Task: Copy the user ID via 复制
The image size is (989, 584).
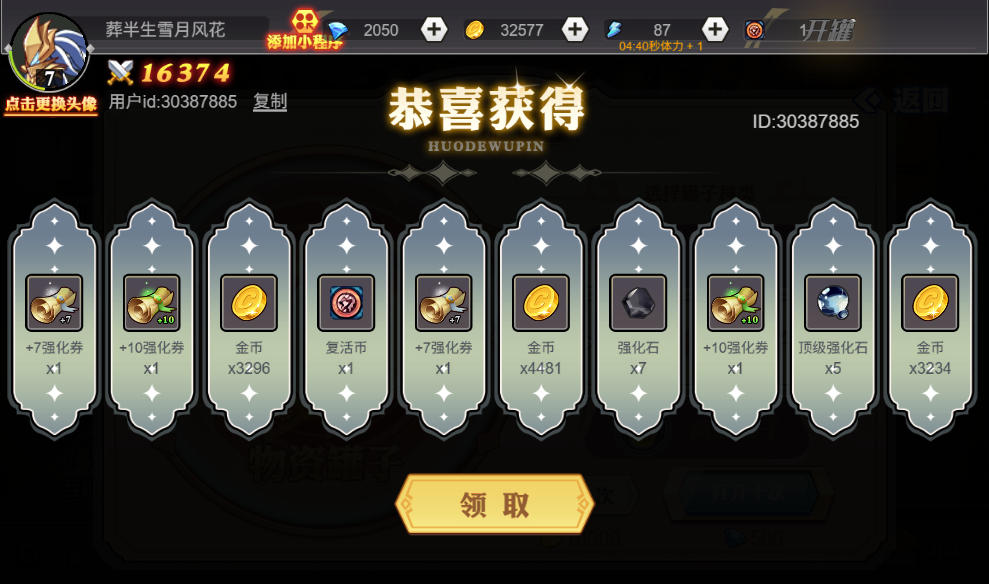Action: tap(270, 101)
